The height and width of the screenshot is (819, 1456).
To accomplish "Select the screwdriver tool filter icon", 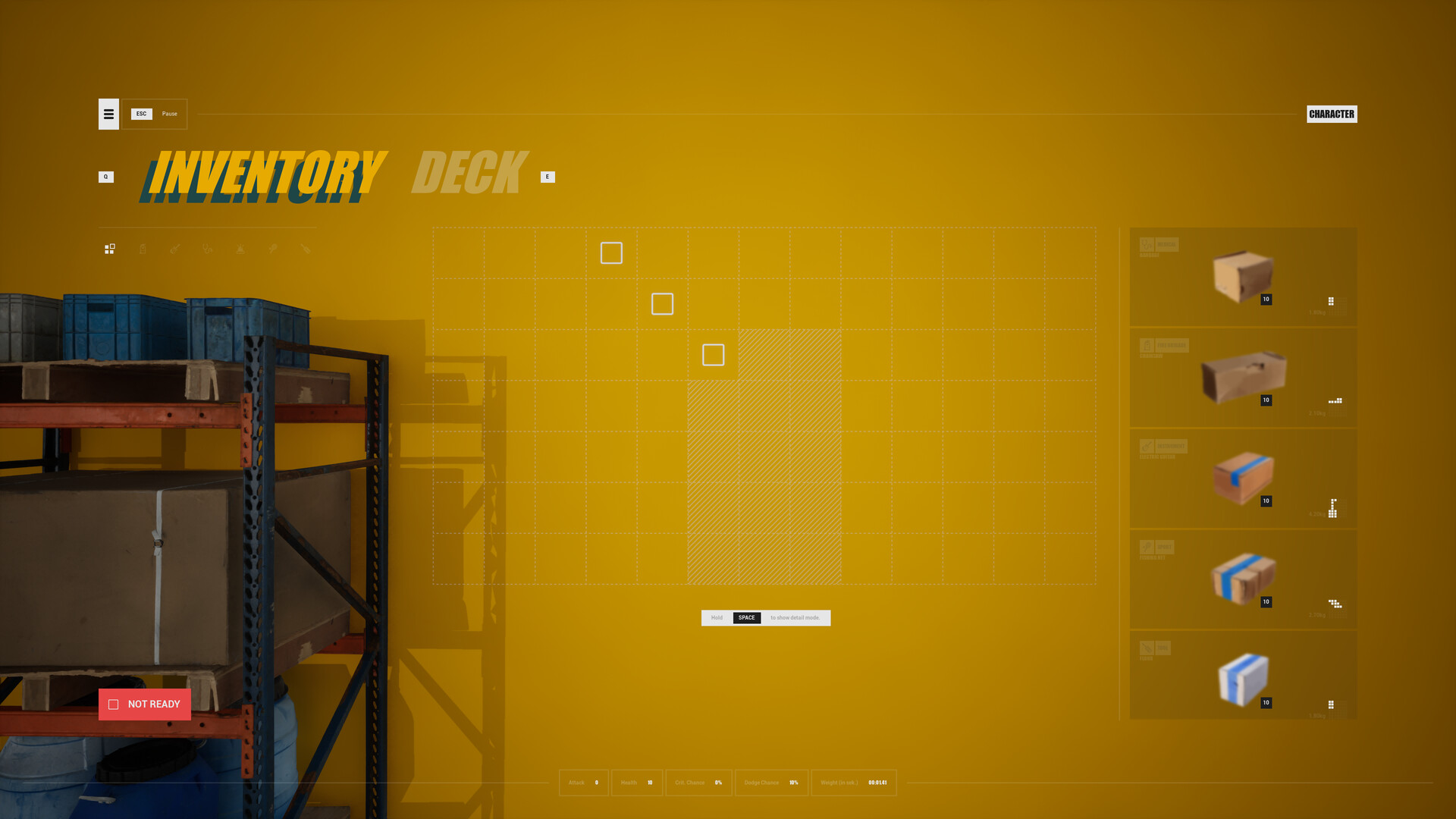I will coord(306,249).
